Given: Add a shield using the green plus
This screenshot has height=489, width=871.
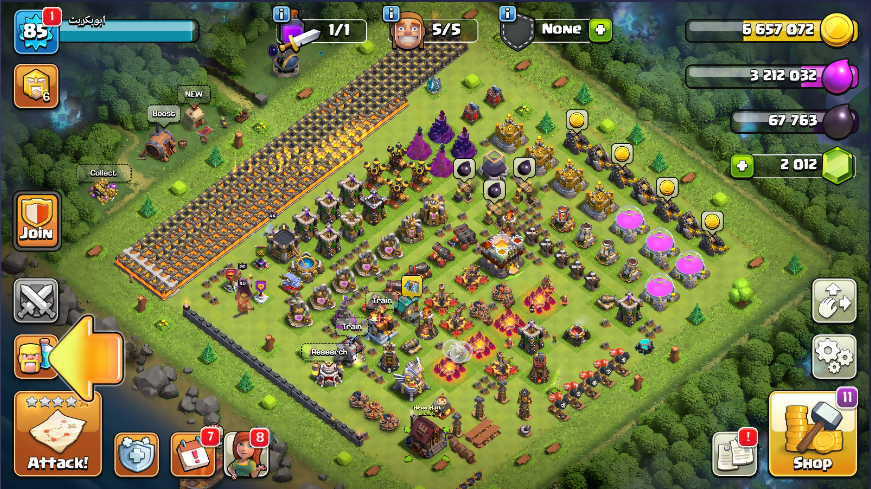Looking at the screenshot, I should pos(600,30).
